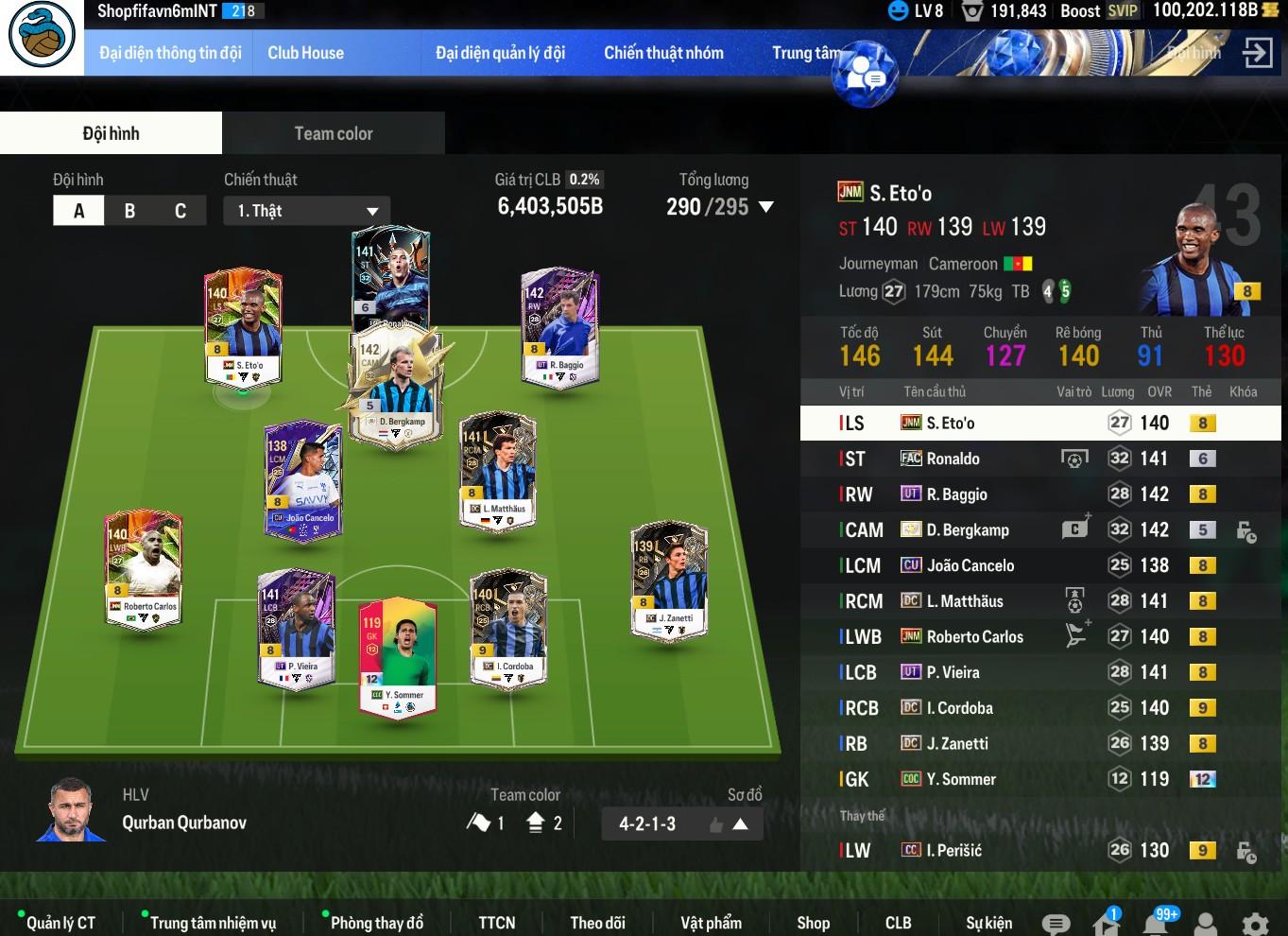Click the exit icon at top right
This screenshot has height=936, width=1288.
tap(1257, 53)
